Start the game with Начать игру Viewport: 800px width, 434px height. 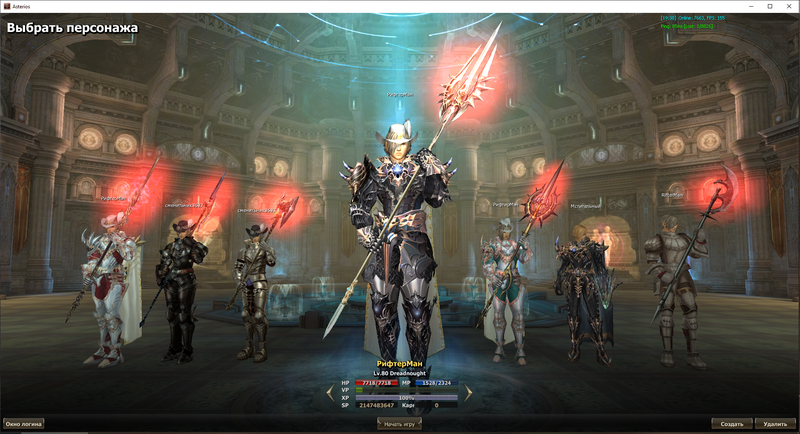[x=399, y=423]
